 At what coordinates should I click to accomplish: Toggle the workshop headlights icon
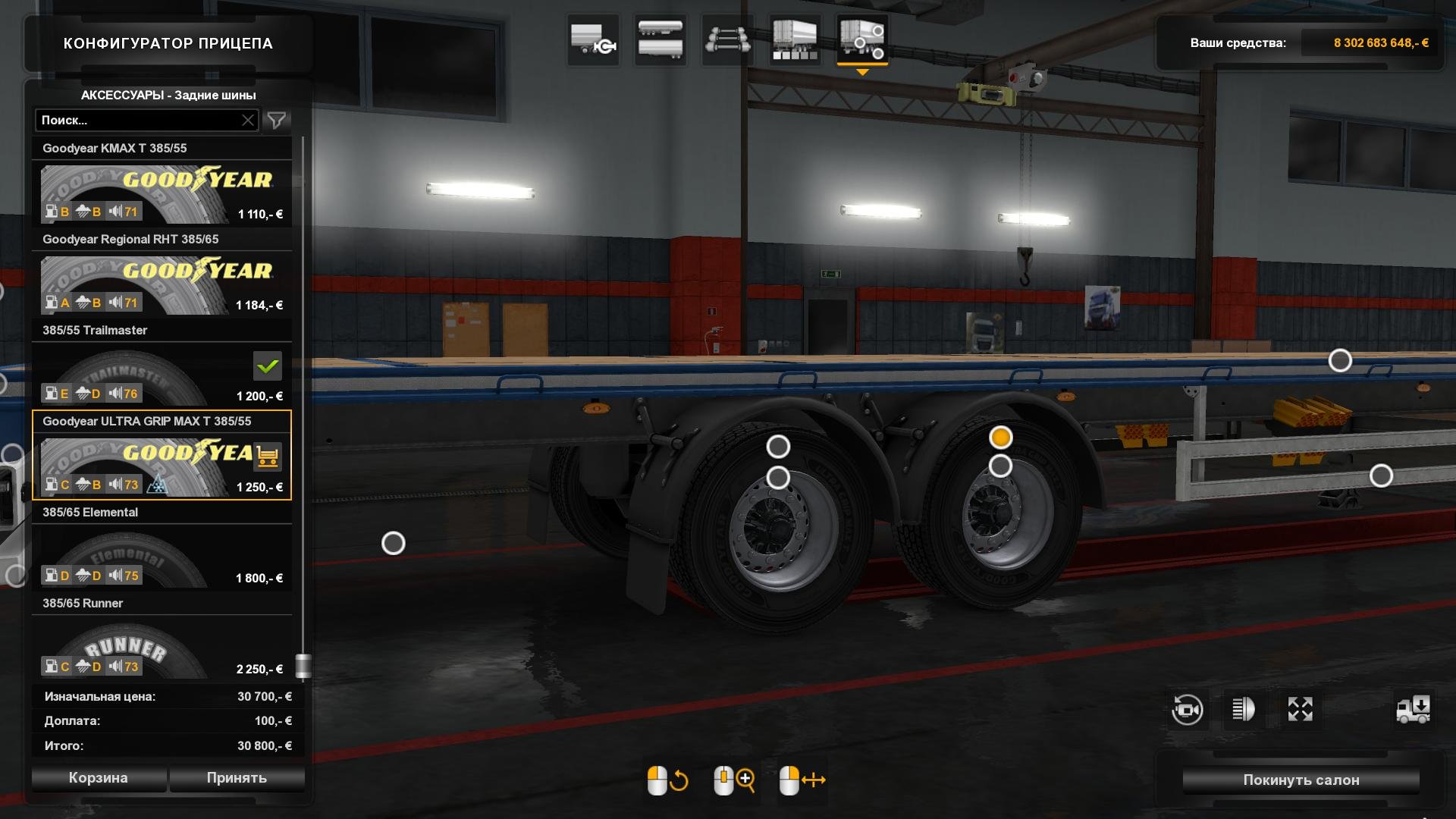tap(1244, 710)
